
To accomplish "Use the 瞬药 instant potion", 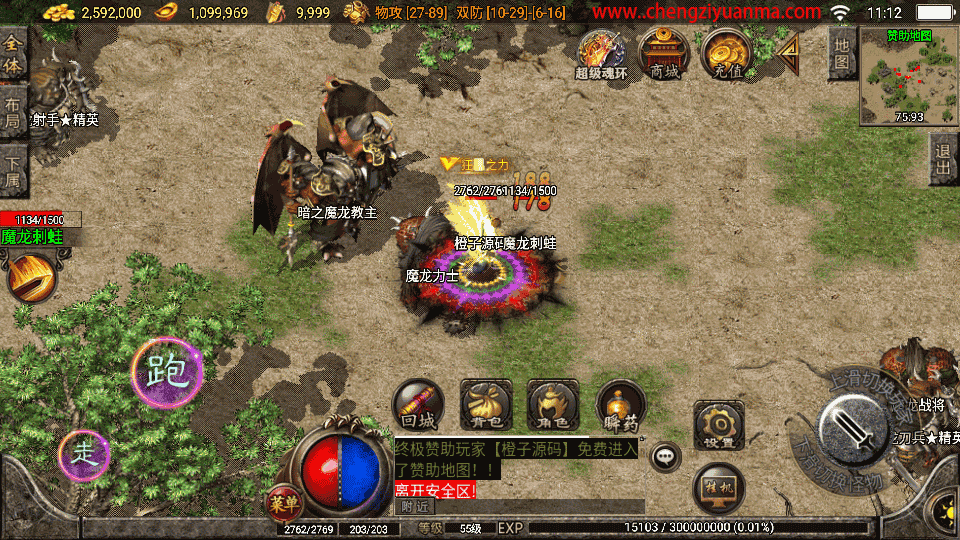I will [620, 405].
